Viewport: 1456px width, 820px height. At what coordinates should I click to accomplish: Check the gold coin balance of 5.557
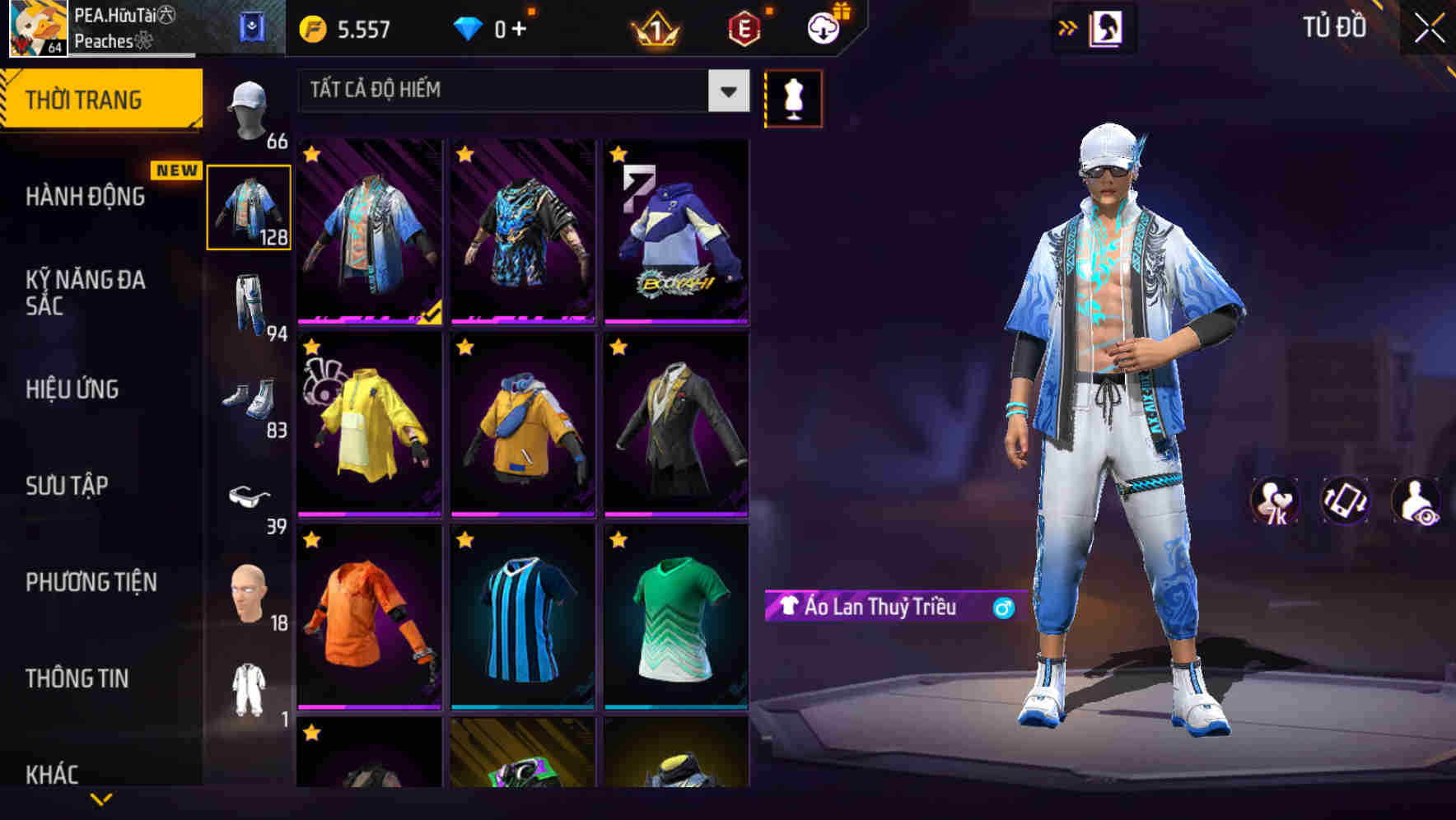click(x=346, y=27)
